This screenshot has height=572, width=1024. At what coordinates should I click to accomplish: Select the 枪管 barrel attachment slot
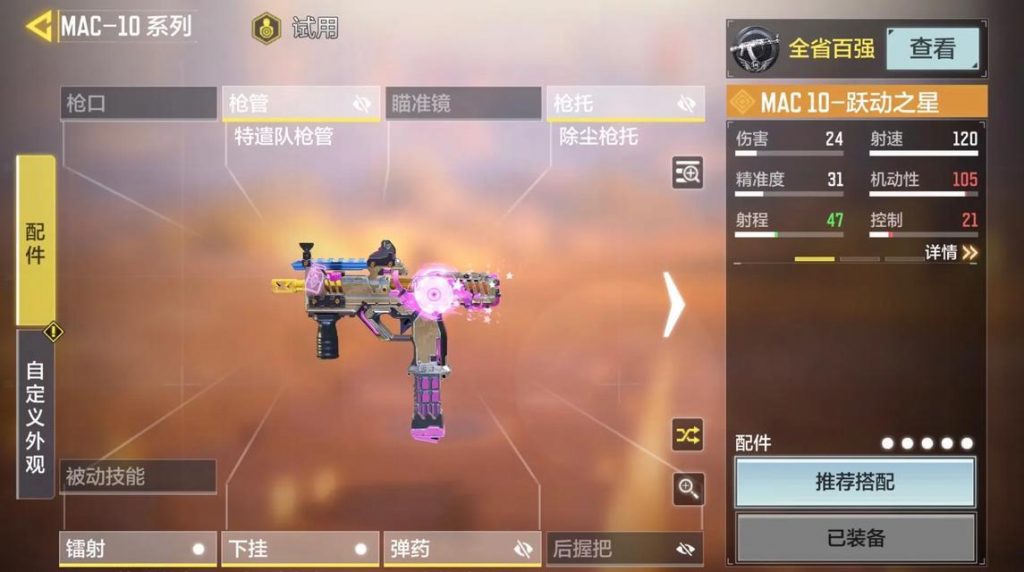click(x=300, y=104)
